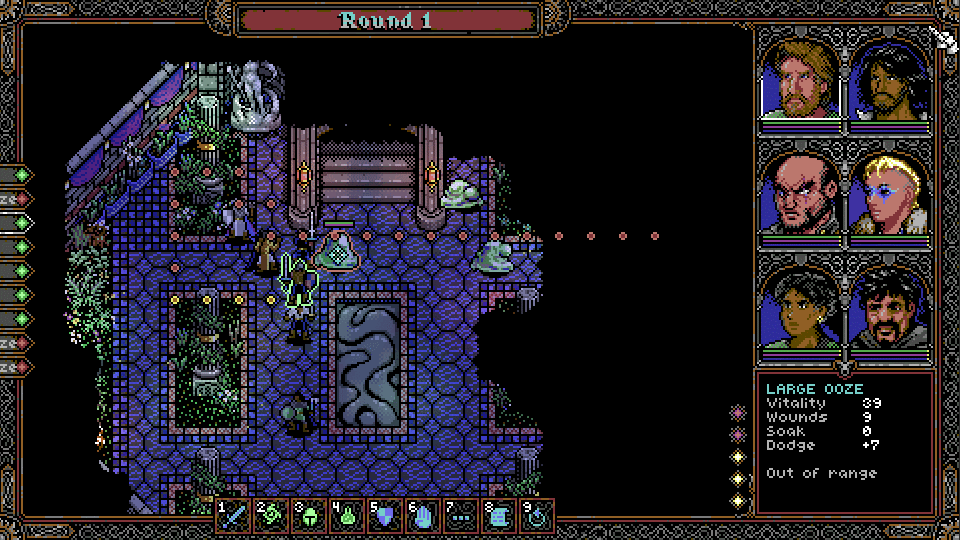Image resolution: width=960 pixels, height=540 pixels.
Task: Activate the green swirl ability in slot 2
Action: coord(271,516)
